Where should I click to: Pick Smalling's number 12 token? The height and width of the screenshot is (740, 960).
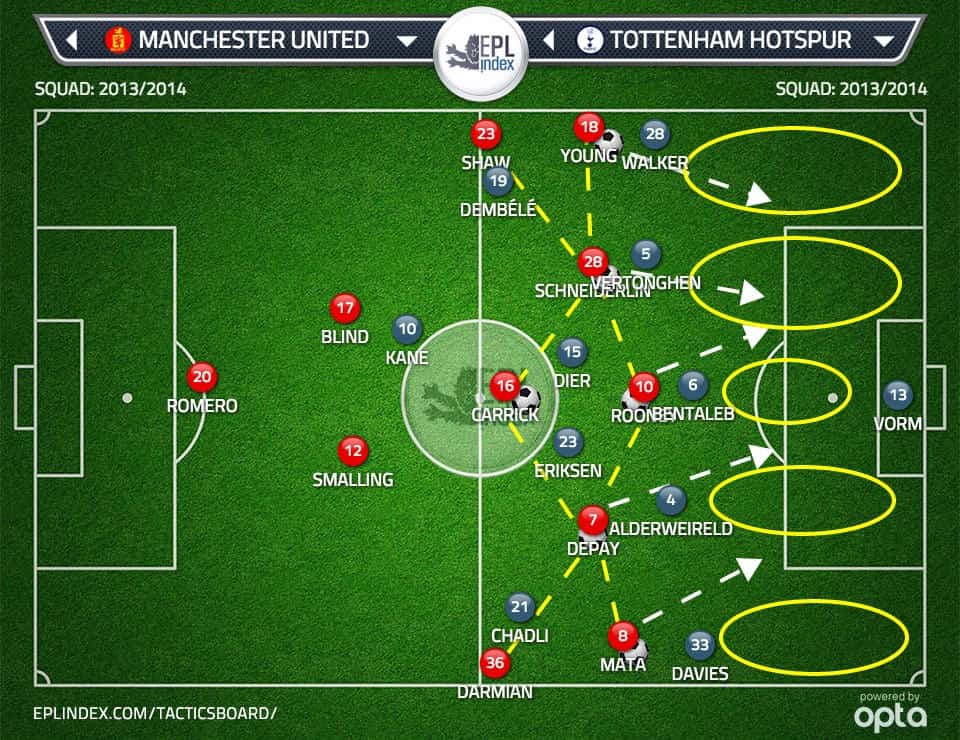pyautogui.click(x=351, y=451)
